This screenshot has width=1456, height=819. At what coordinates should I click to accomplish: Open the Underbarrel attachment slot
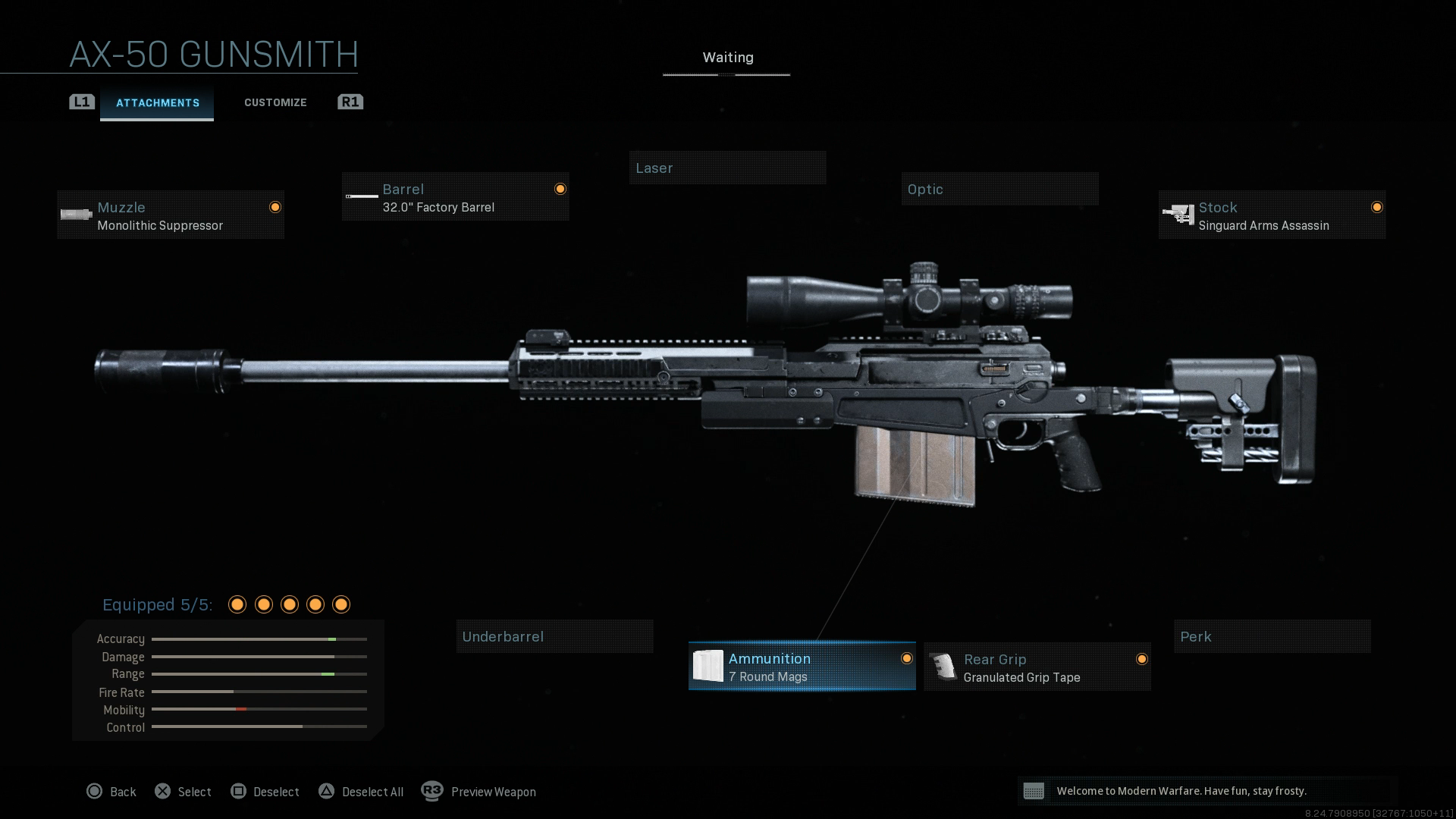click(x=554, y=636)
